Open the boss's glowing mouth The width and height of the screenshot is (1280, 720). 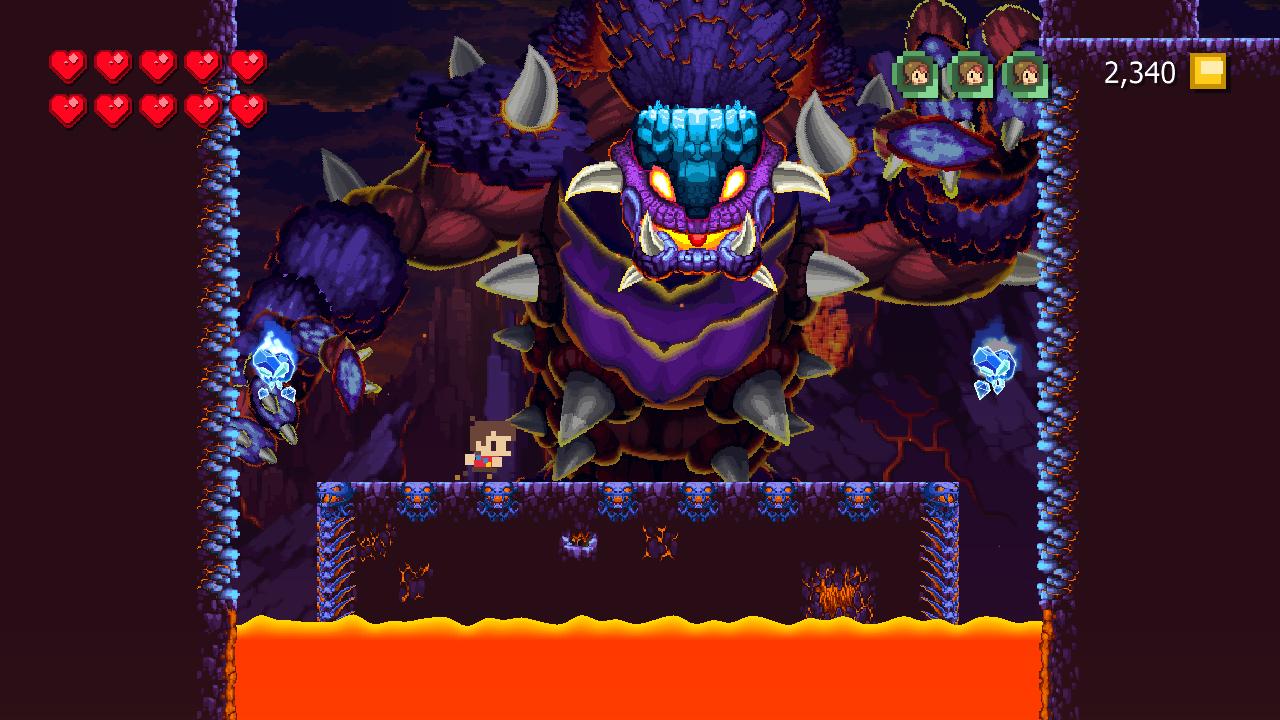click(x=697, y=240)
